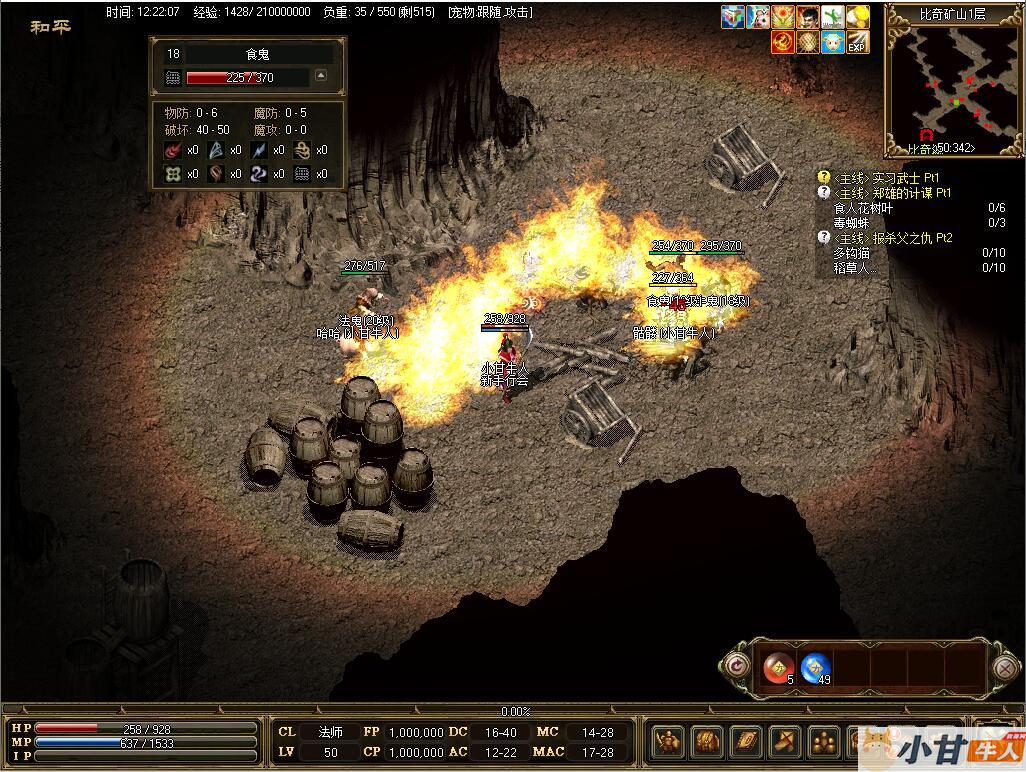Close the potion belt bar
This screenshot has width=1026, height=772.
tap(1005, 667)
